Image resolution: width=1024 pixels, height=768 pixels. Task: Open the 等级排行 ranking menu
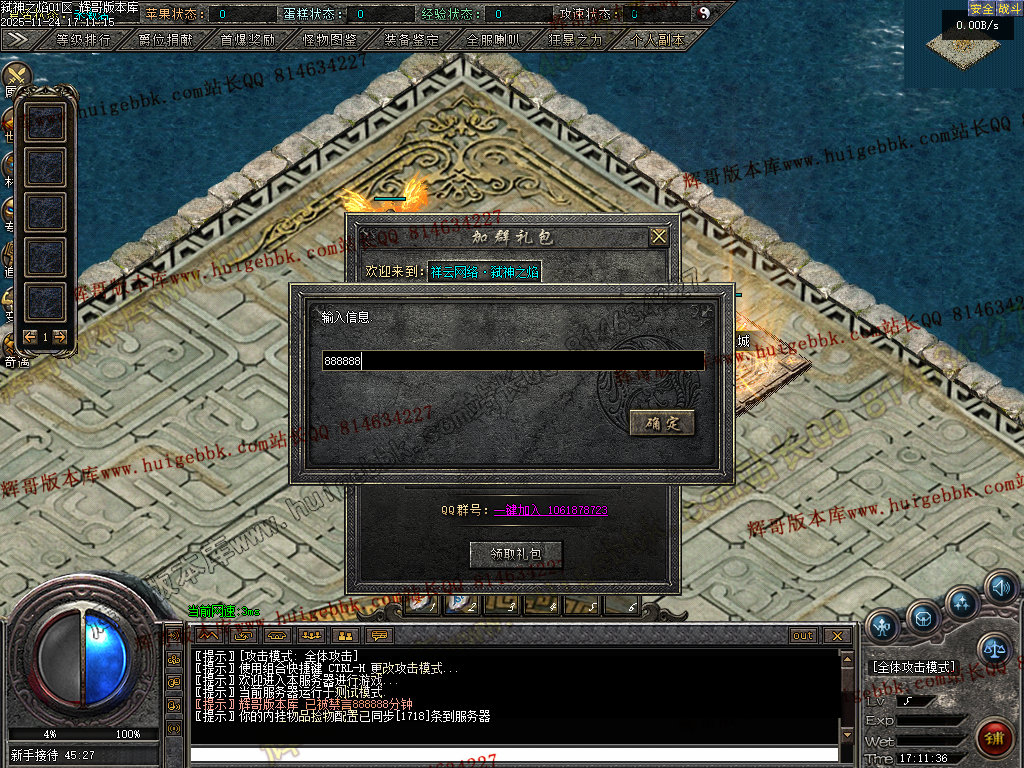click(83, 41)
